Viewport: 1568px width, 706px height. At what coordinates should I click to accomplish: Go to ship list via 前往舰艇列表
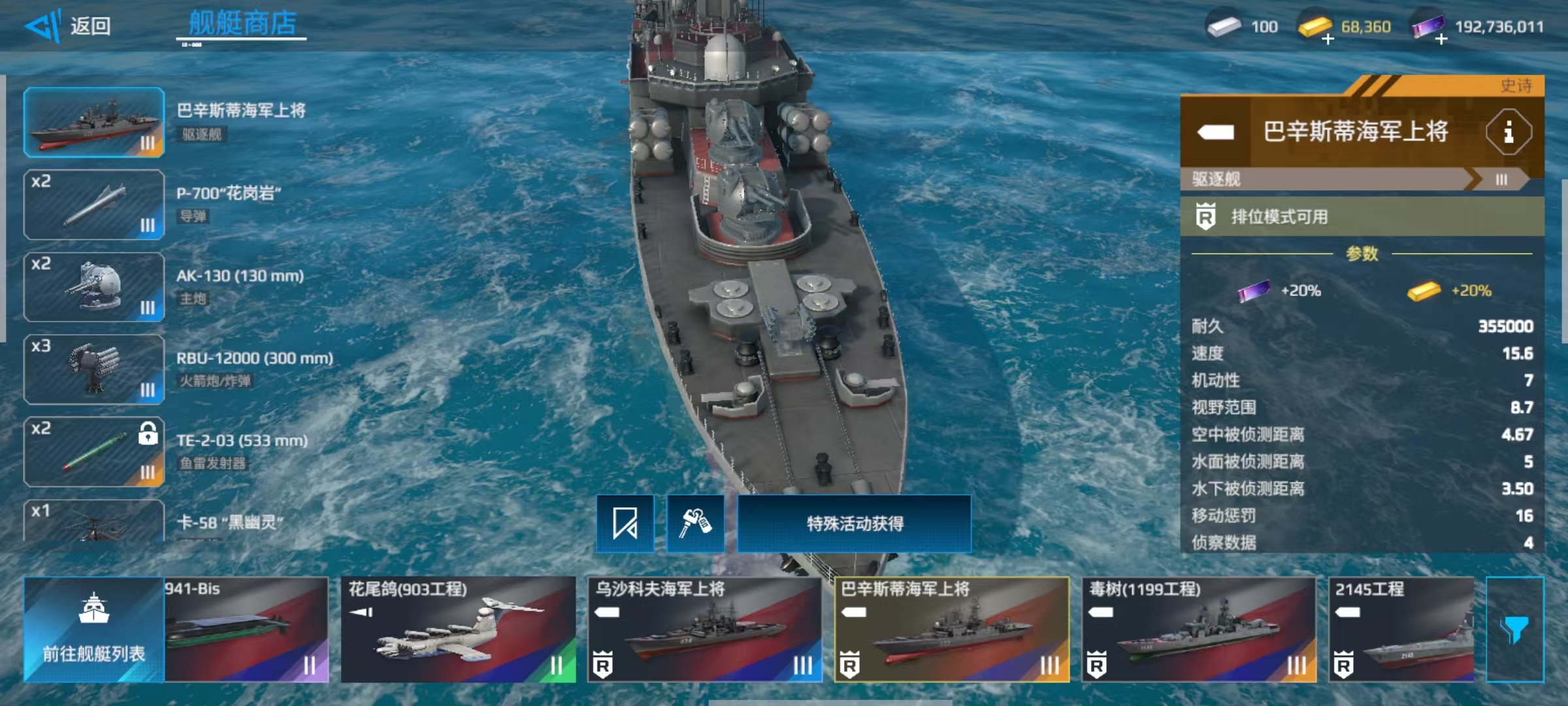[x=94, y=629]
